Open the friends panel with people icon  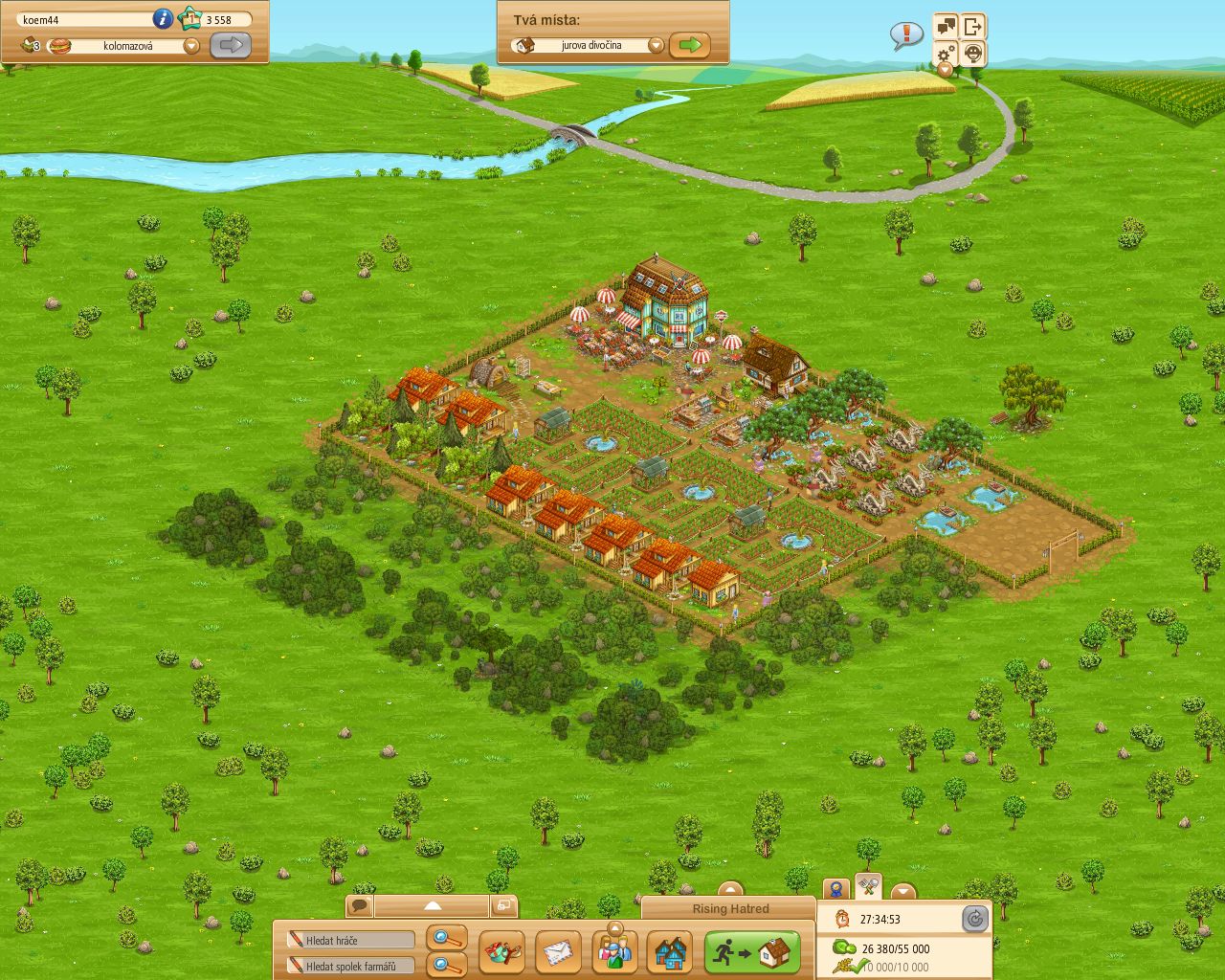tap(614, 952)
